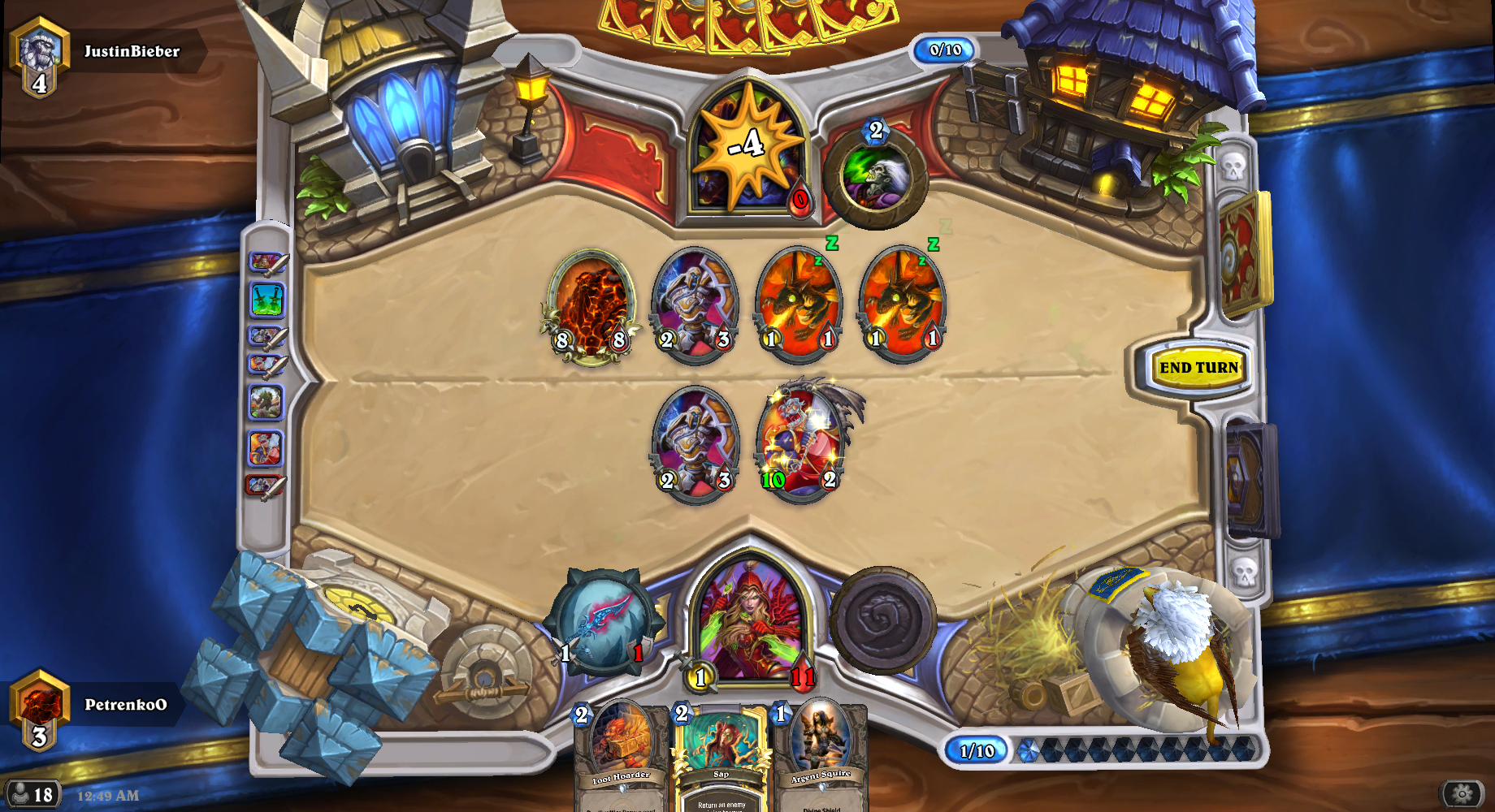This screenshot has height=812, width=1495.
Task: Pick the Argent Squire card in hand
Action: coord(821,755)
